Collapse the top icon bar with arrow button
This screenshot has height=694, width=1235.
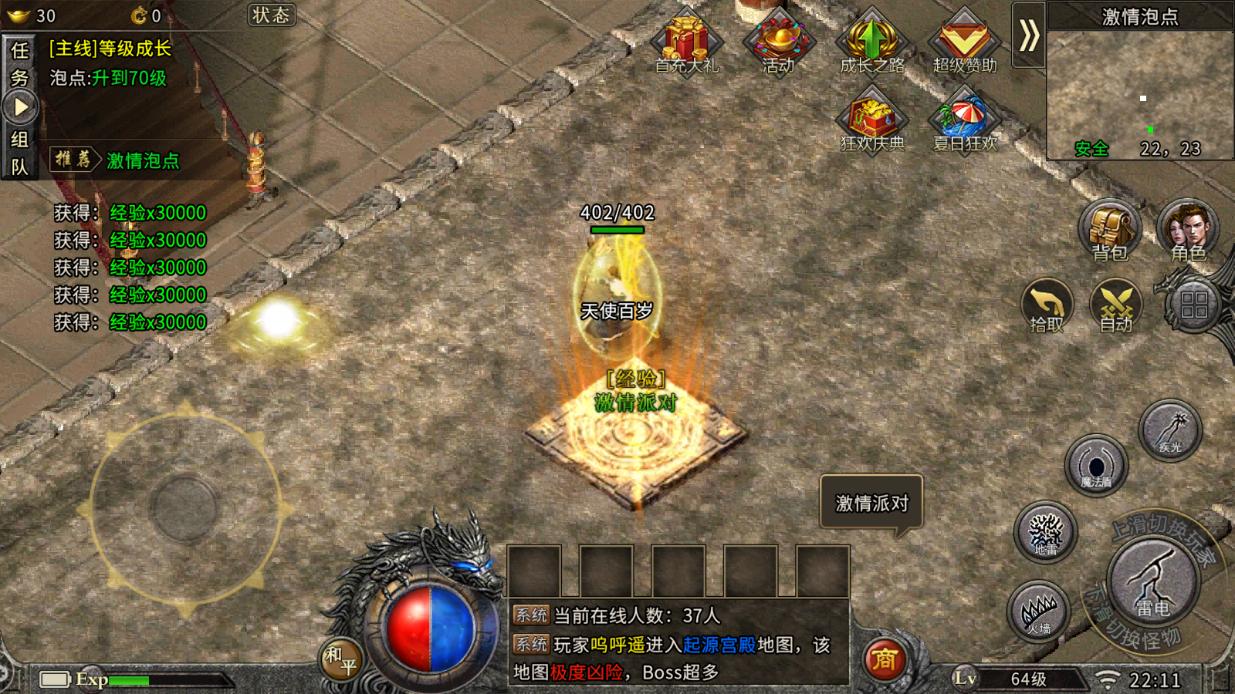click(1028, 35)
